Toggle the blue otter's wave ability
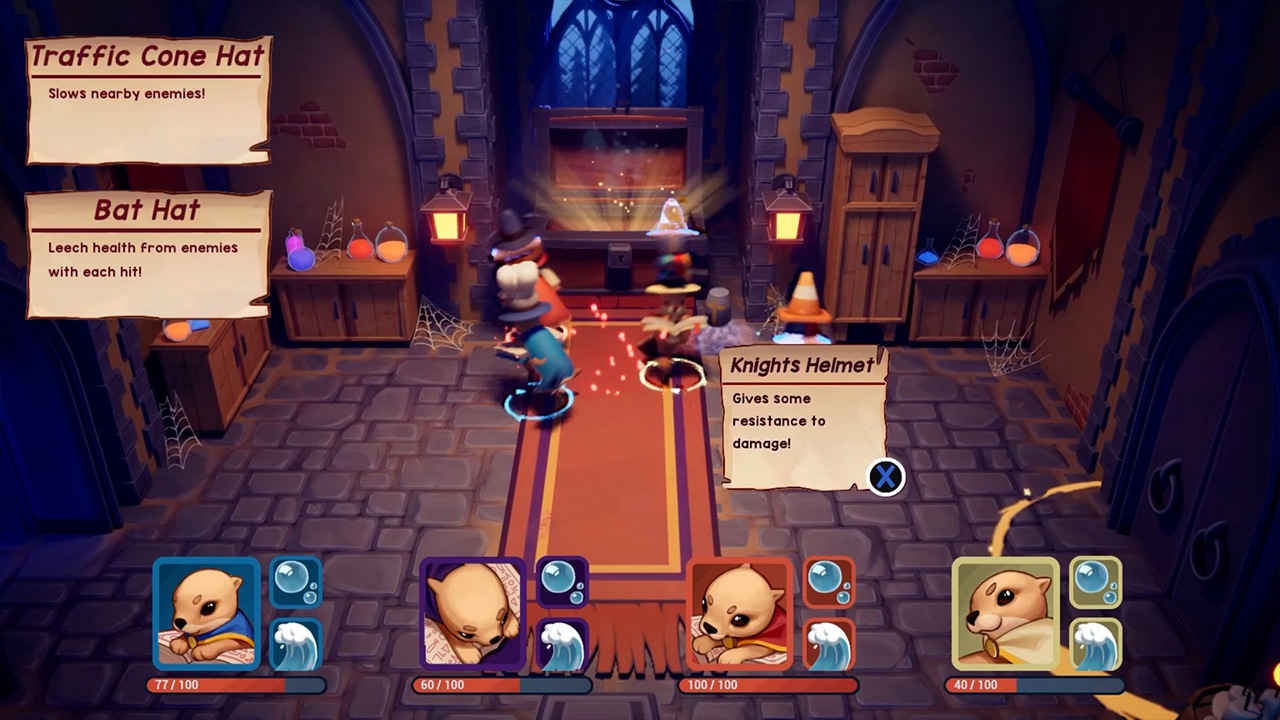Screen dimensions: 1280x720 click(x=296, y=644)
